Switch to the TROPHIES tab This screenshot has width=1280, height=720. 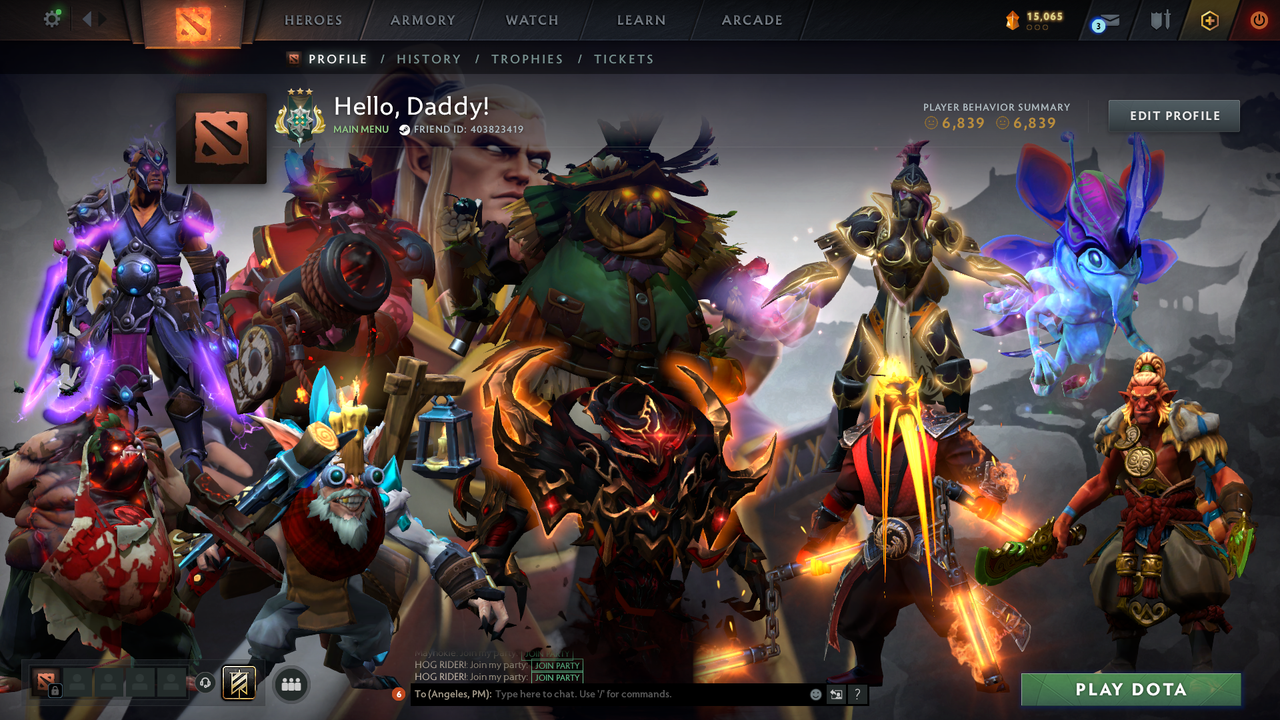click(528, 59)
